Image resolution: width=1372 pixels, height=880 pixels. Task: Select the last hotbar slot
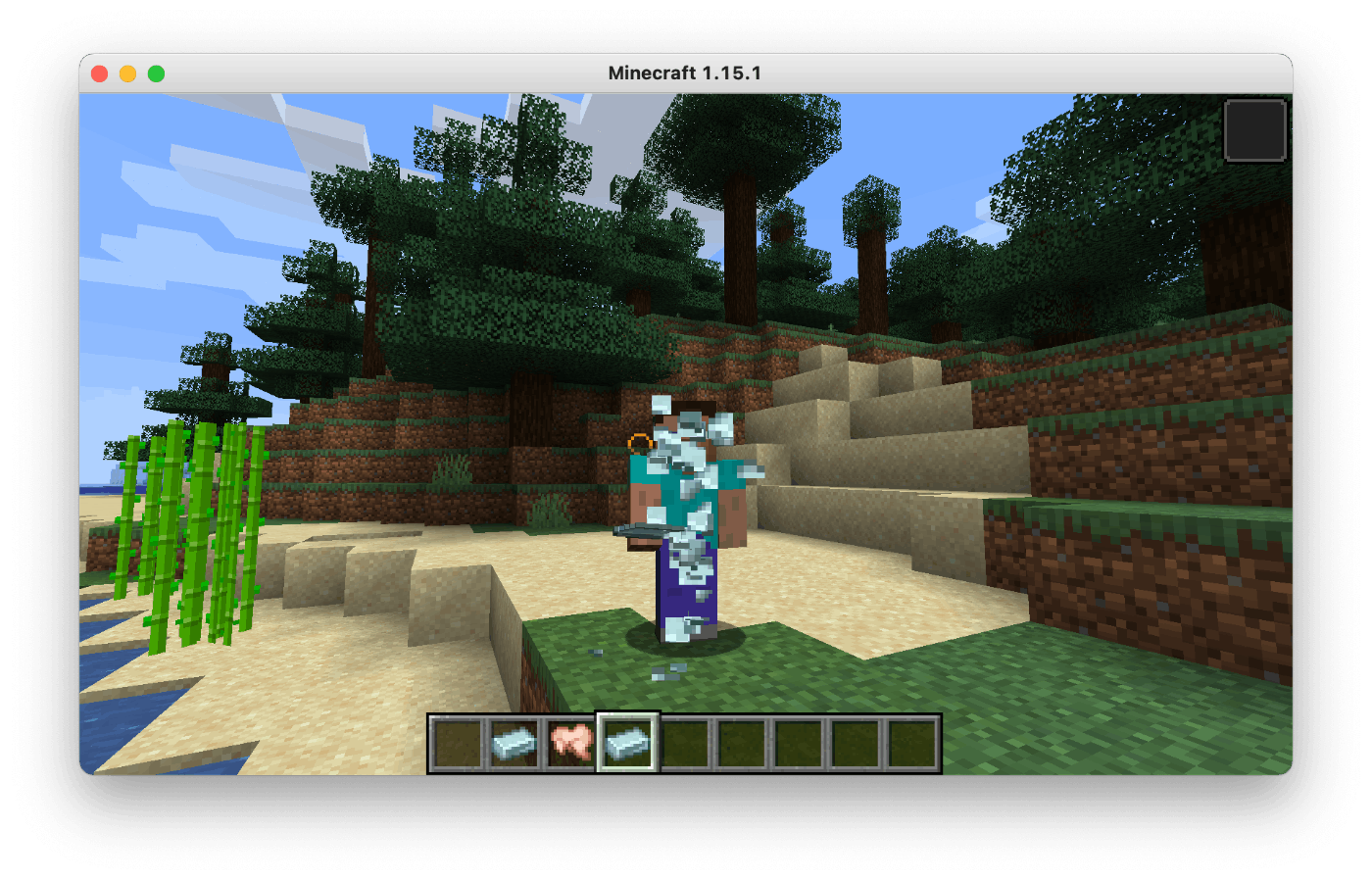coord(911,742)
